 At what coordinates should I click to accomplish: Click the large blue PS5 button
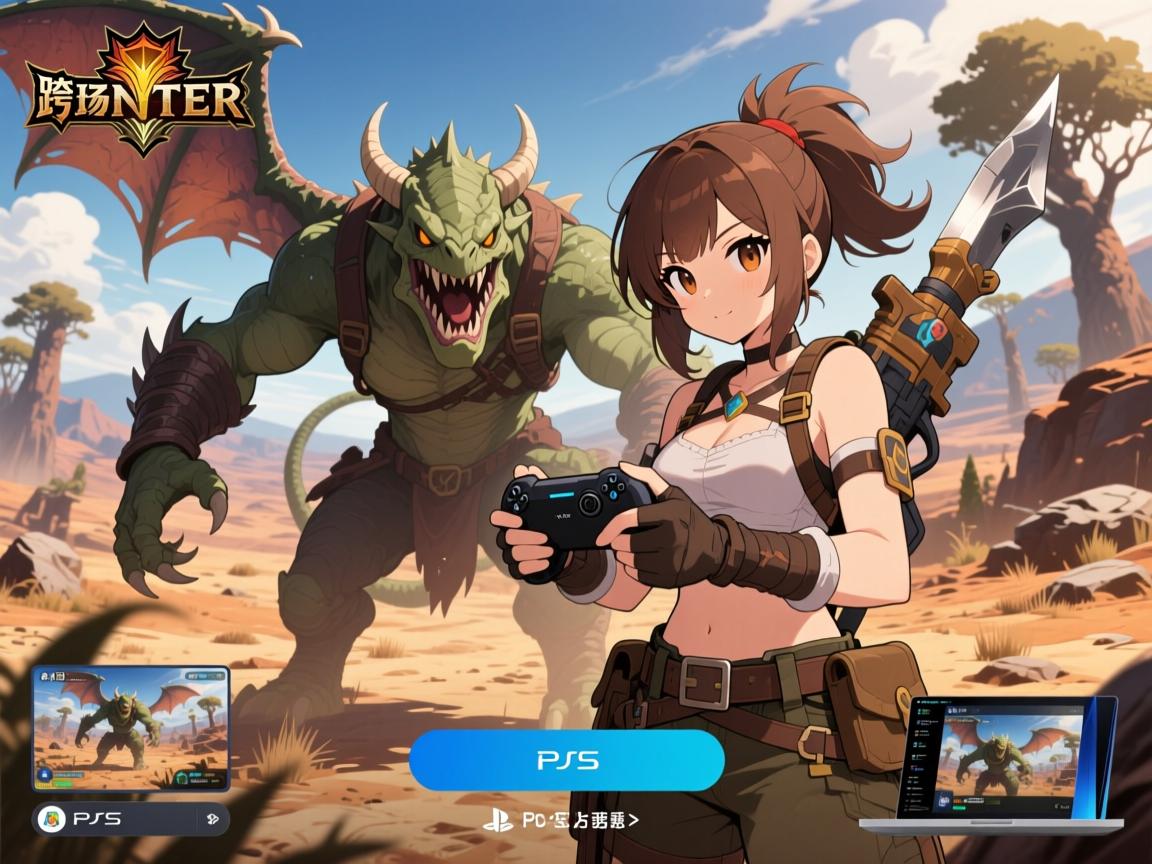[566, 760]
